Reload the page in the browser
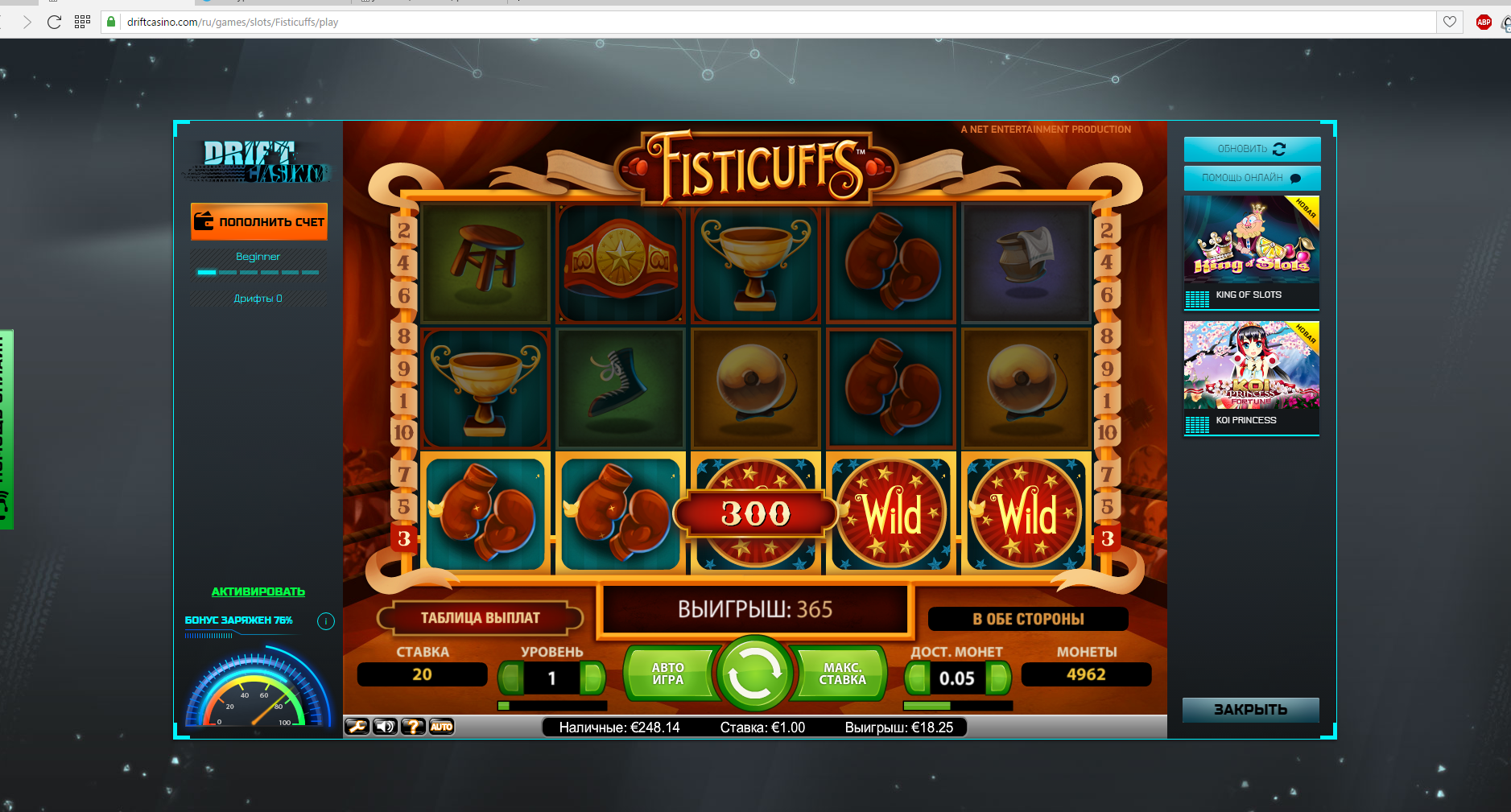The height and width of the screenshot is (812, 1511). click(x=54, y=22)
